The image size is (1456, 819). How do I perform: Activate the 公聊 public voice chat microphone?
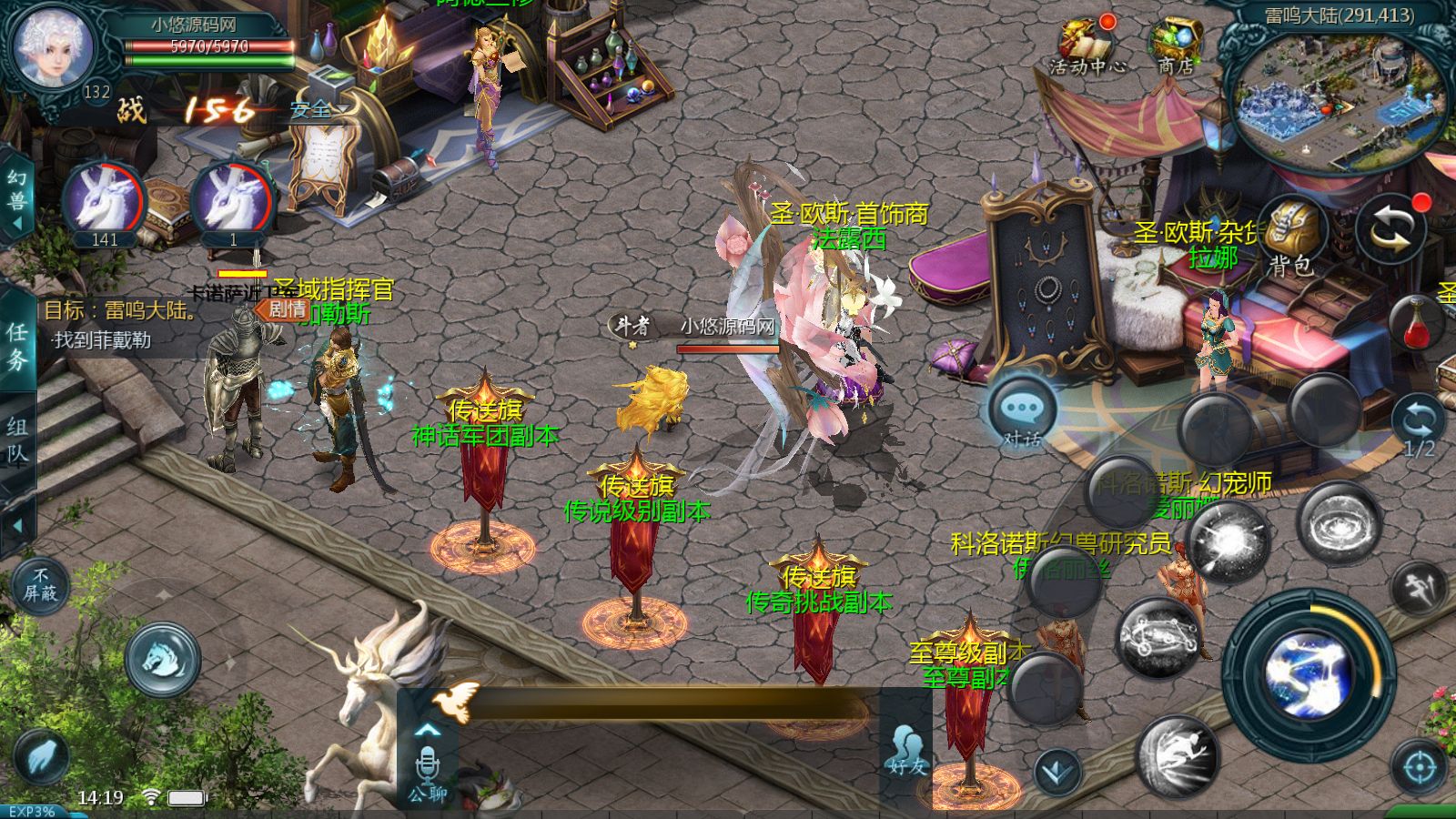pyautogui.click(x=427, y=769)
